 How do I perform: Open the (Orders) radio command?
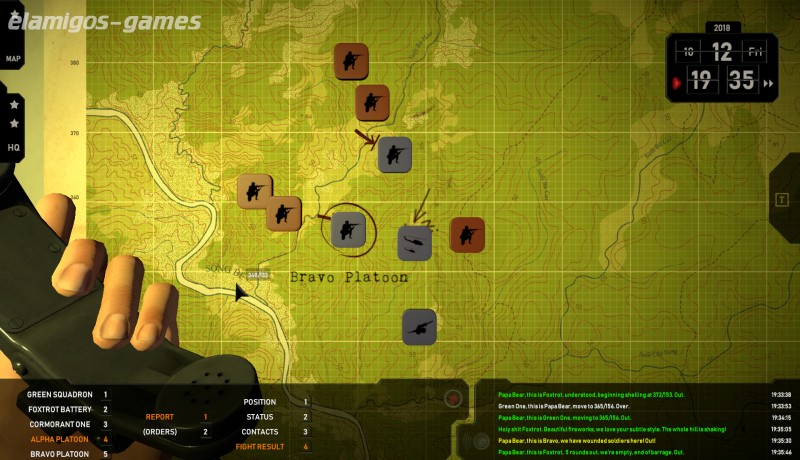(160, 432)
